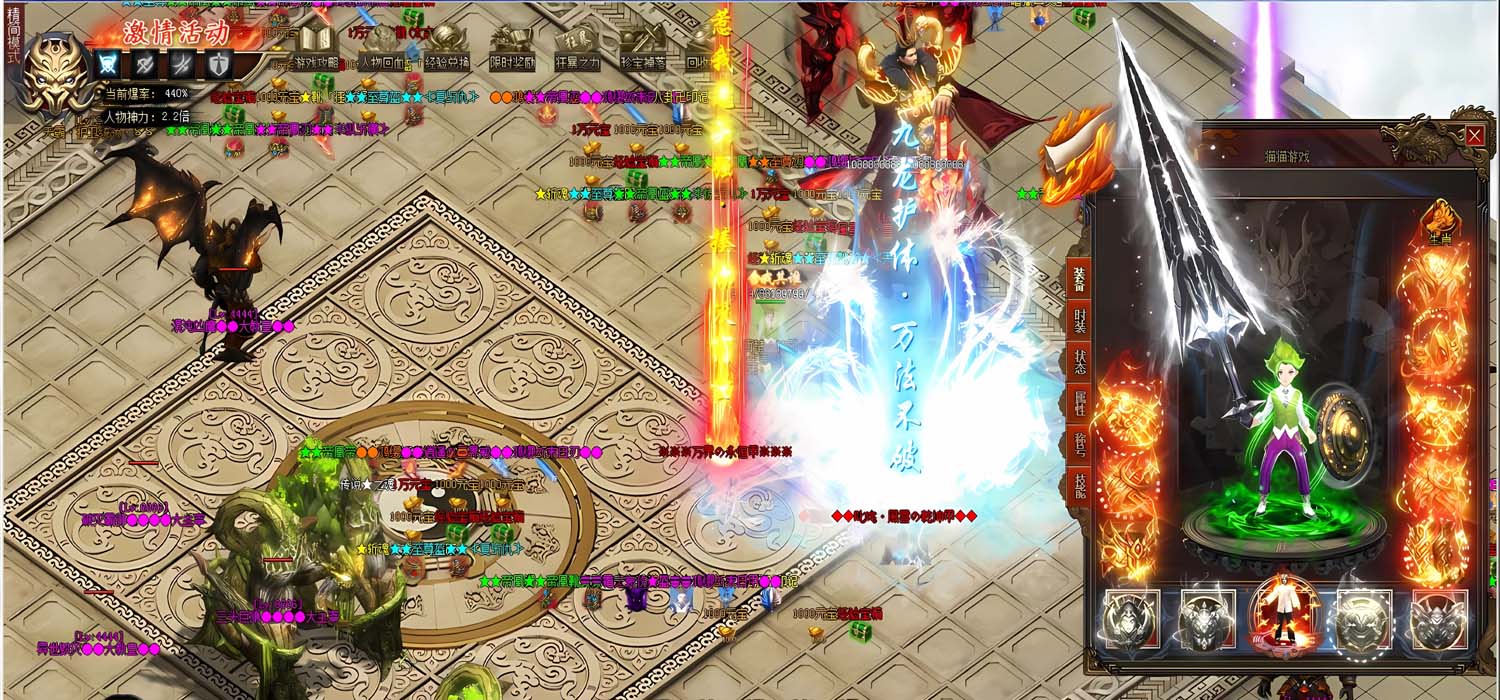Open the 激情活动 events banner

[176, 32]
